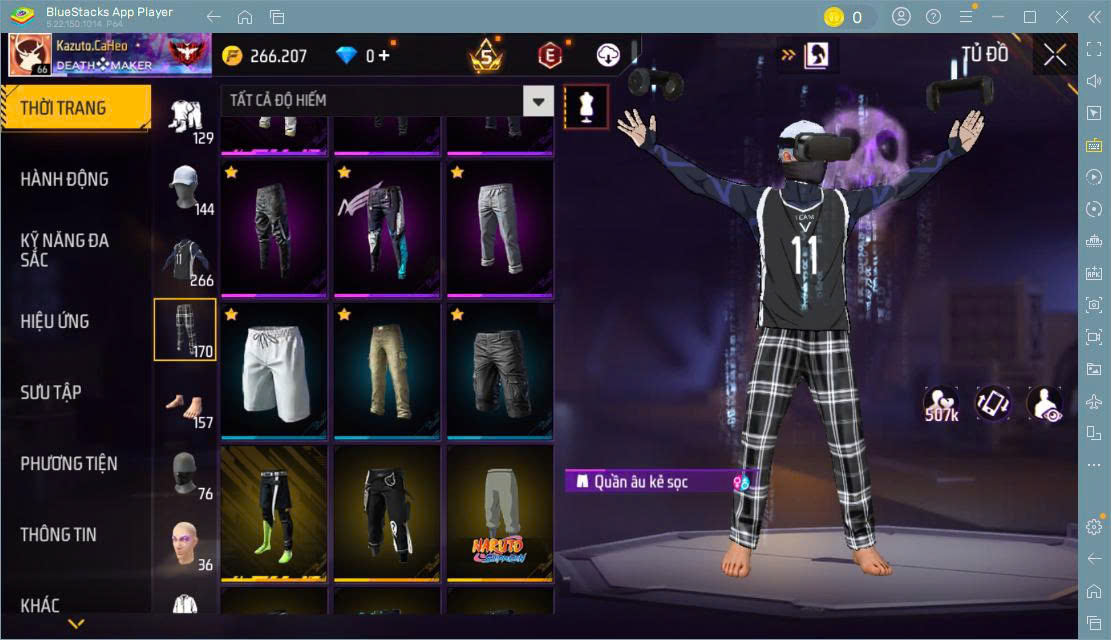This screenshot has width=1111, height=640.
Task: Open the Sưu Tập section
Action: (52, 392)
